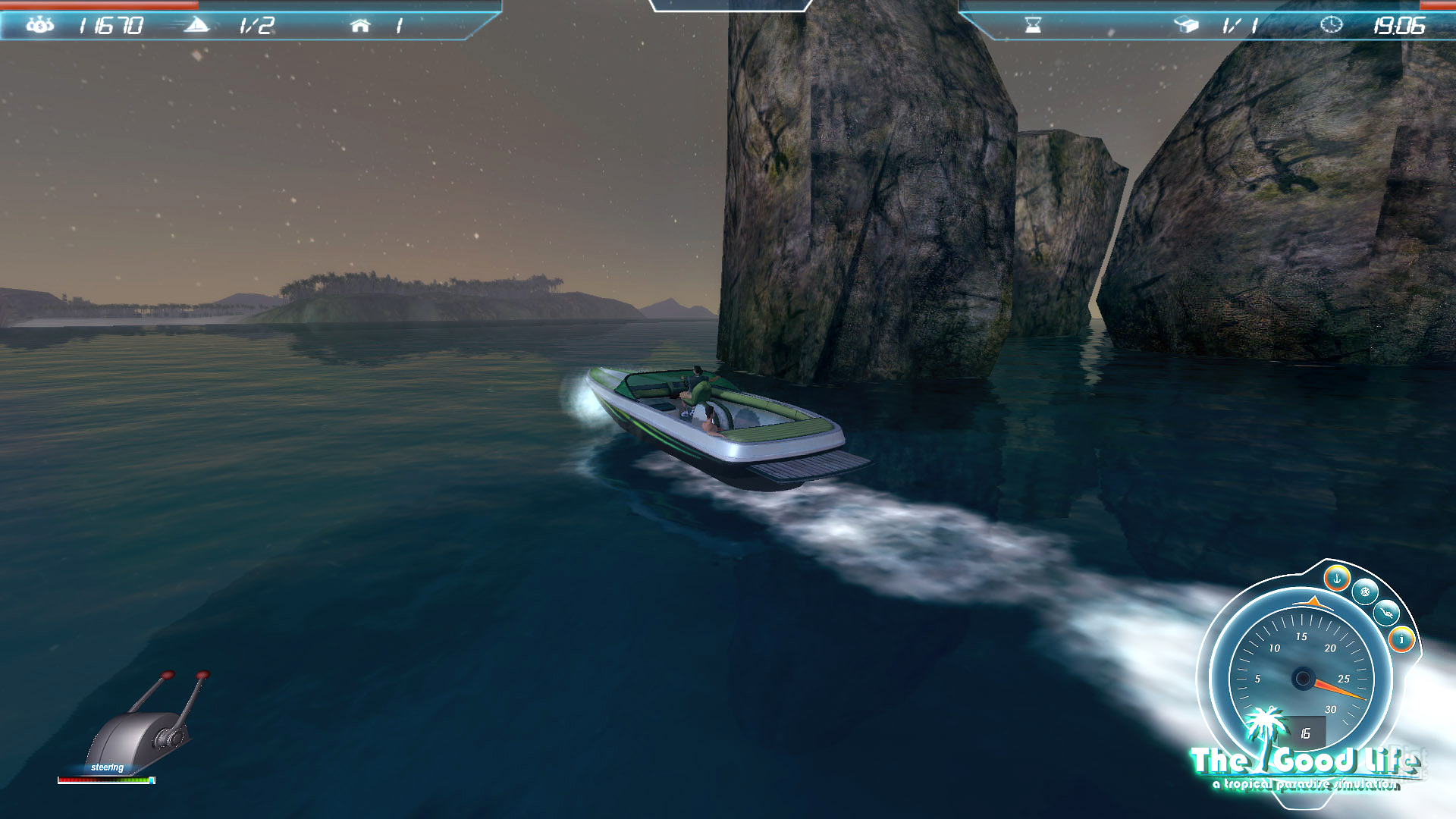
Task: Click the hourglass icon
Action: coord(1033,26)
